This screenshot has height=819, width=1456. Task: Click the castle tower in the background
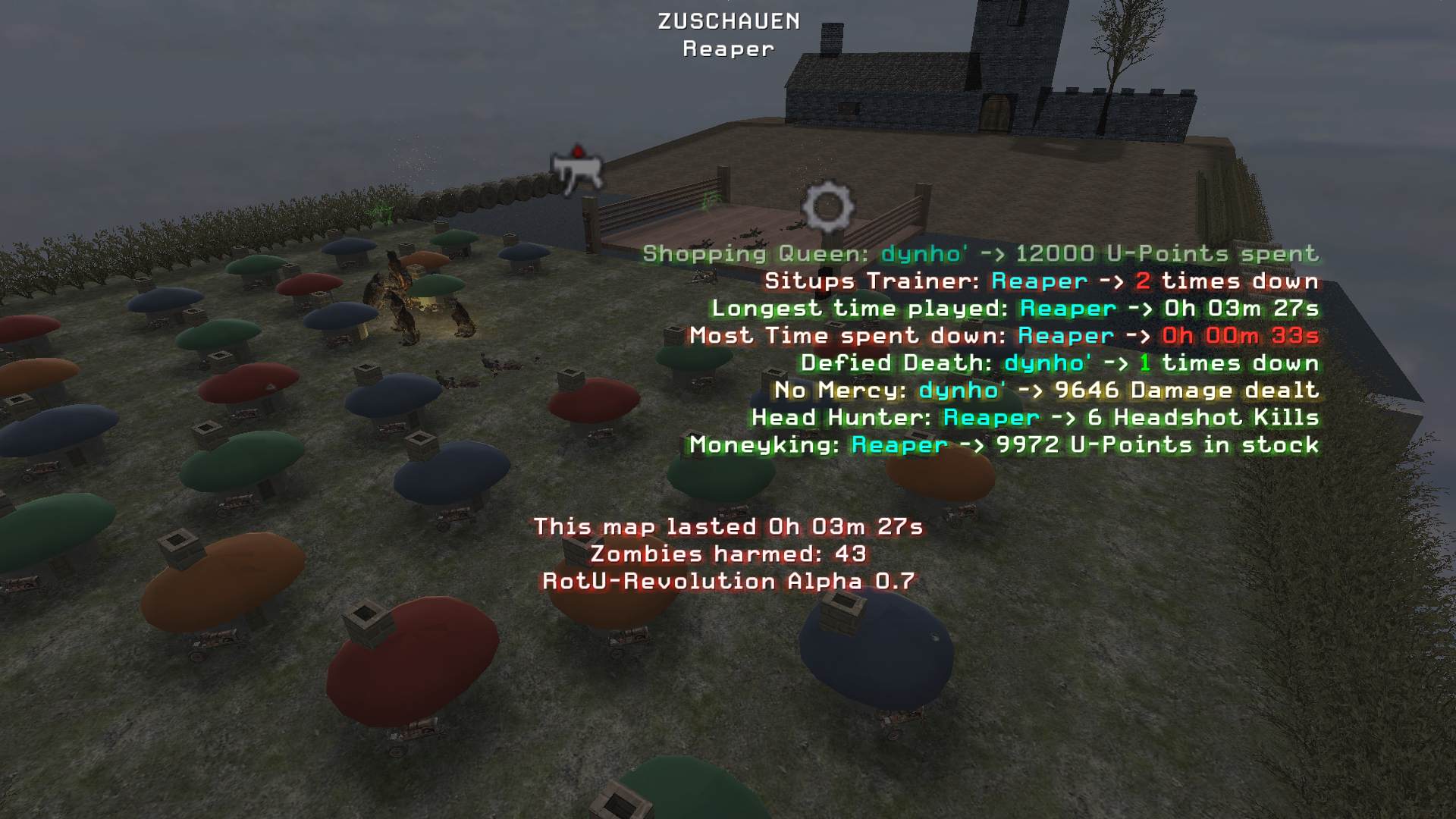tap(1016, 45)
